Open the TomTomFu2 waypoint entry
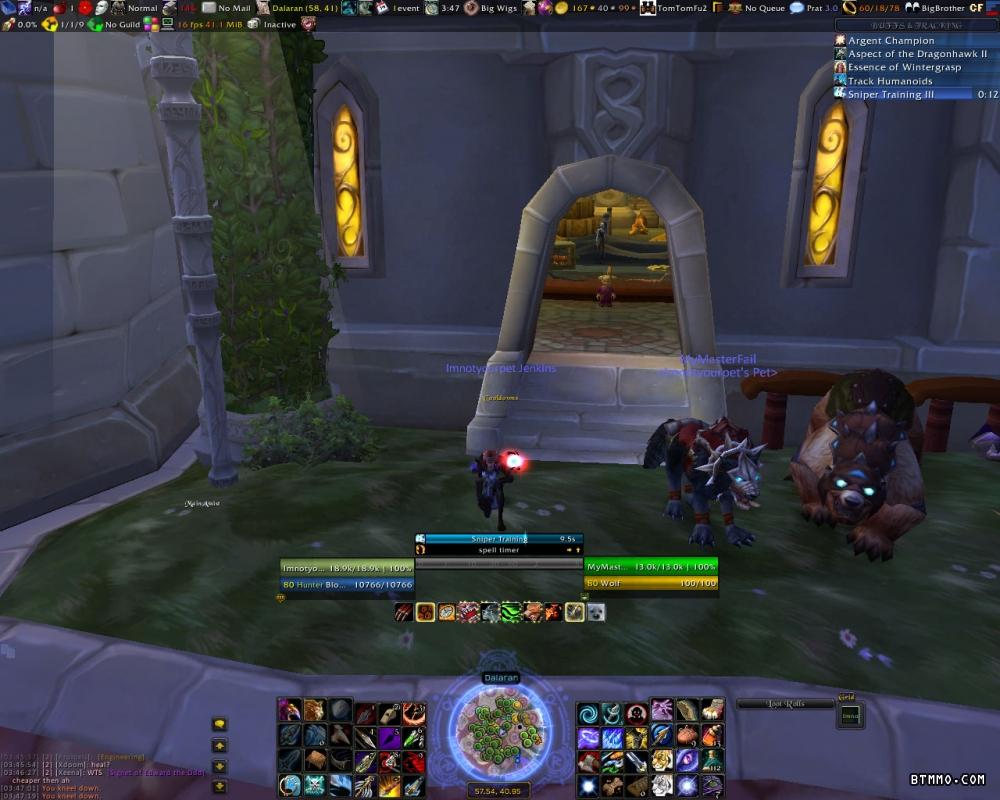This screenshot has width=1000, height=800. [x=682, y=8]
